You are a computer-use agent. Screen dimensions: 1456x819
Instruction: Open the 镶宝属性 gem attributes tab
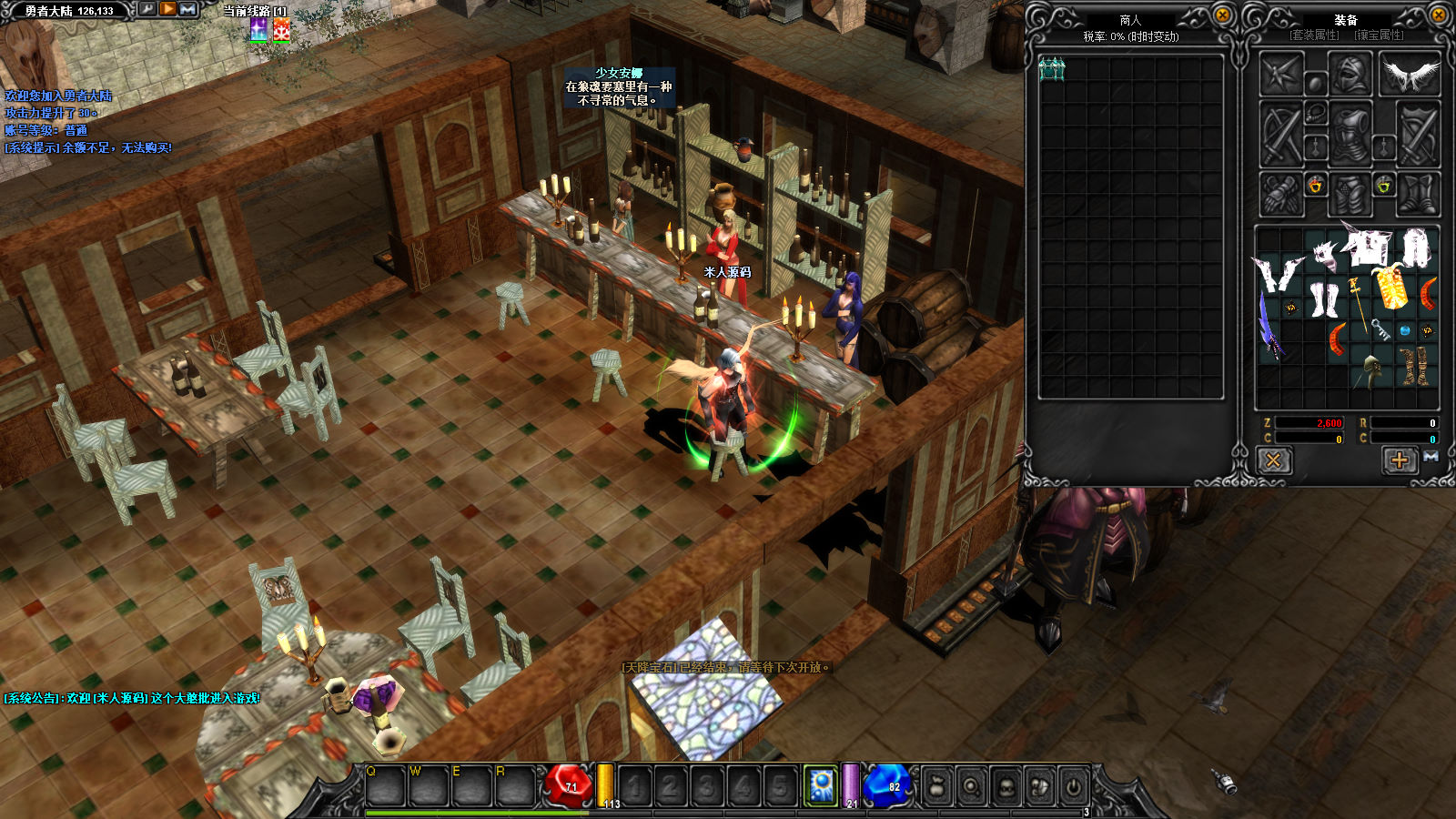coord(1379,35)
